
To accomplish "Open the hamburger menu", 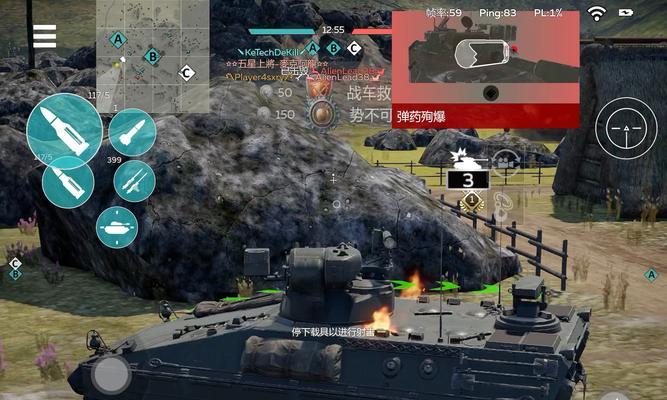I will pos(44,35).
